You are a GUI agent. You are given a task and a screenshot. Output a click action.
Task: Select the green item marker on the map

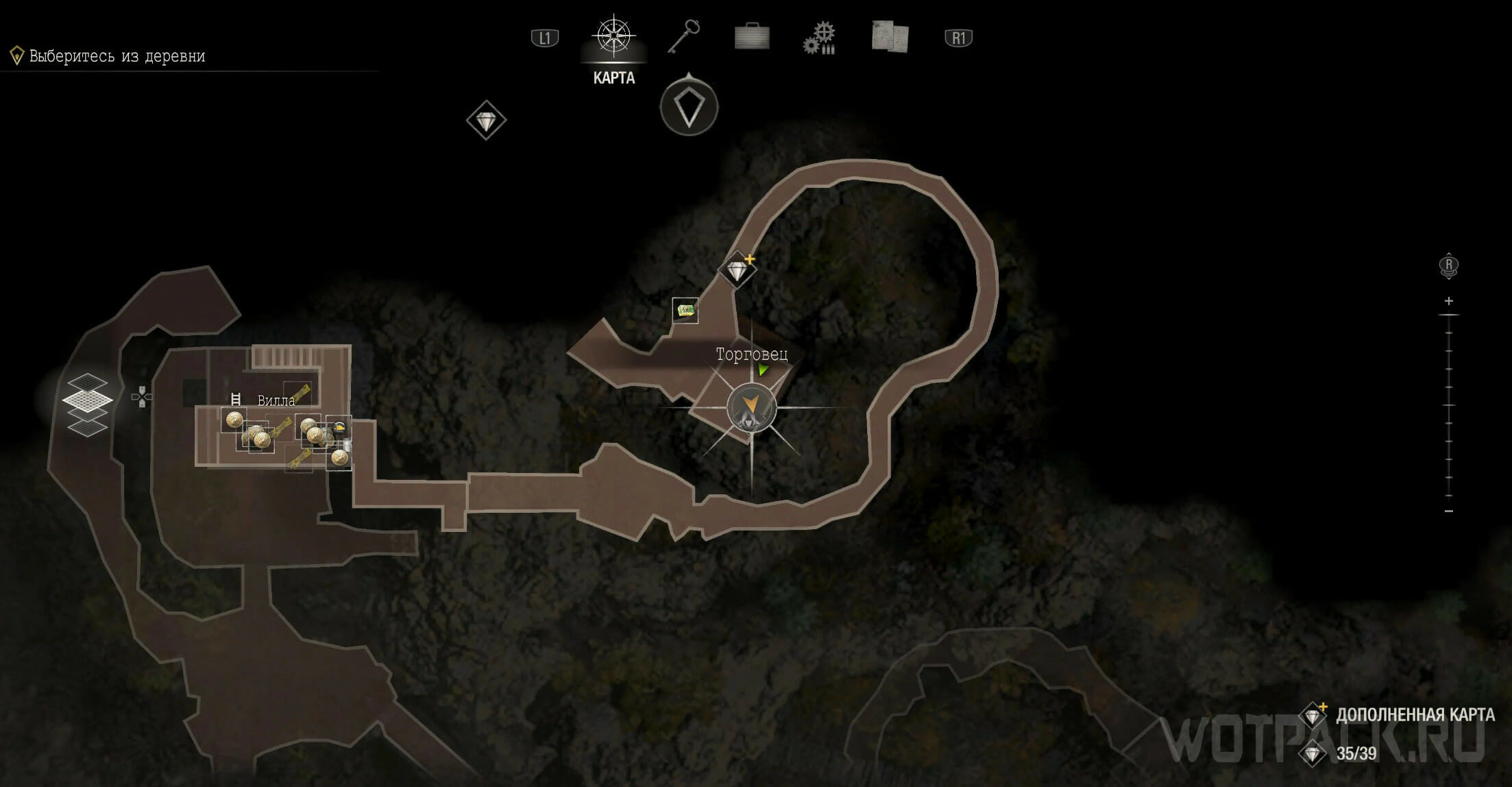click(685, 311)
